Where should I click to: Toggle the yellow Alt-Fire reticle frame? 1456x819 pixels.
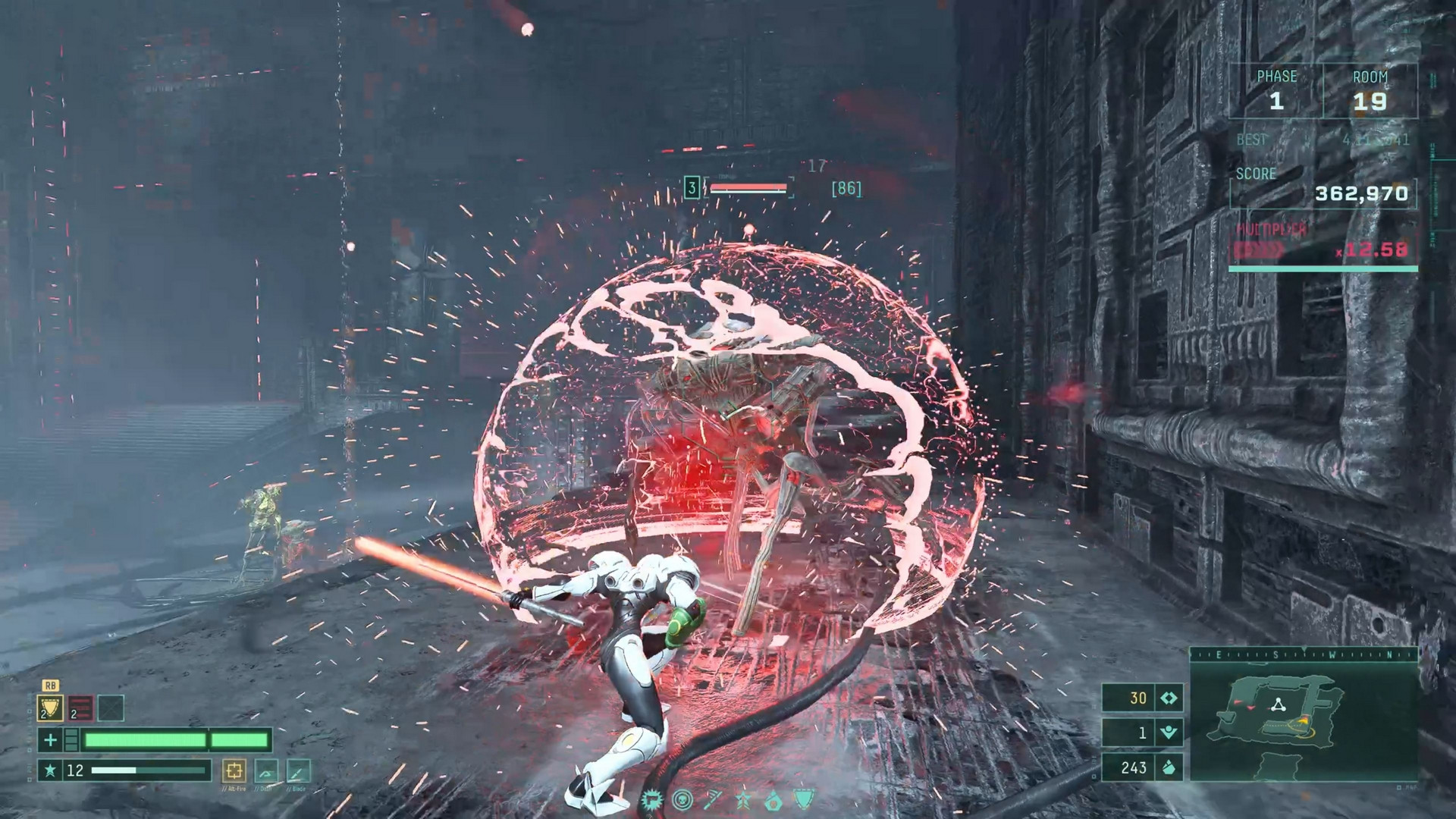(235, 772)
